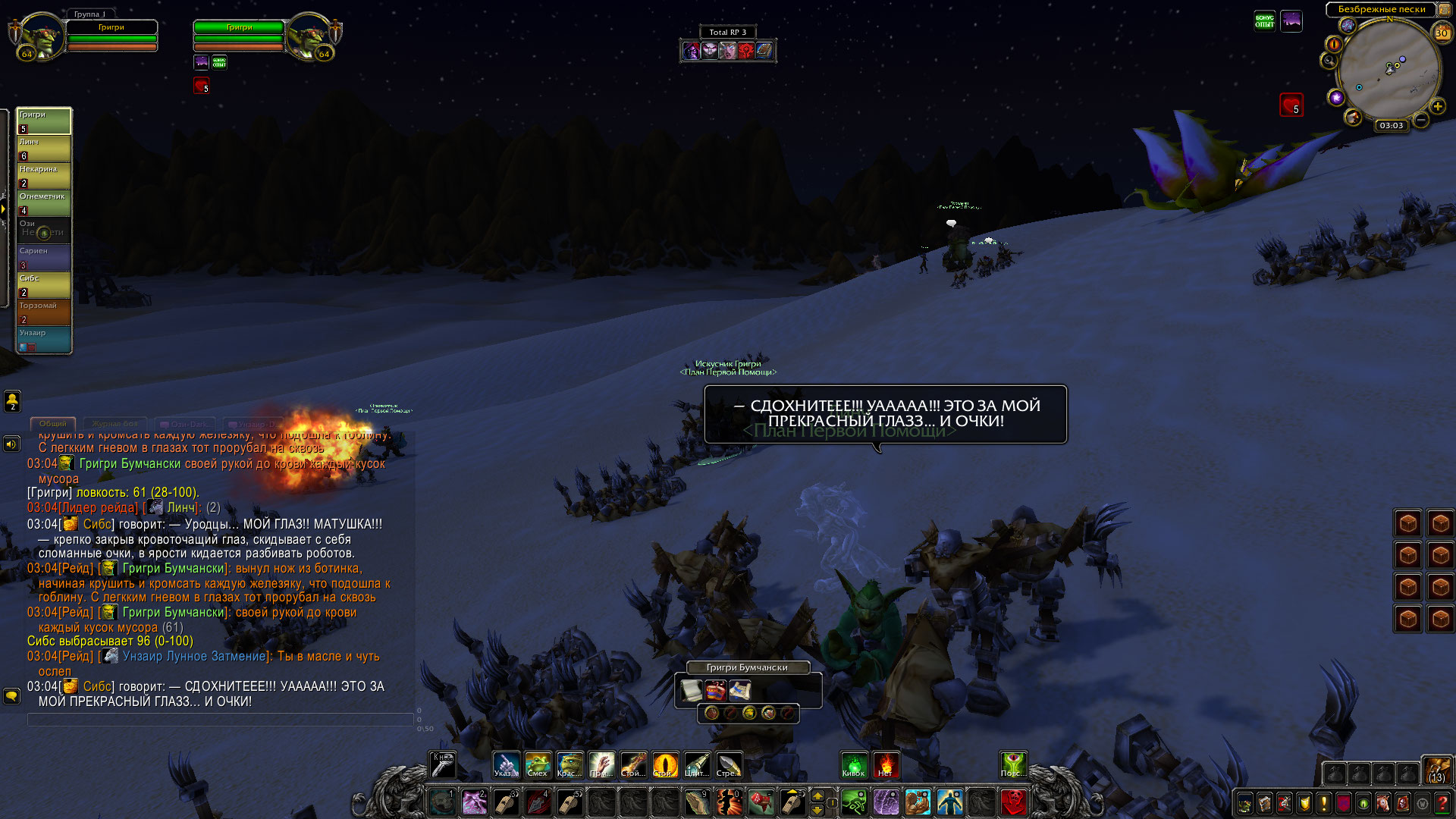
Task: Activate the red skull action slot
Action: (1013, 802)
